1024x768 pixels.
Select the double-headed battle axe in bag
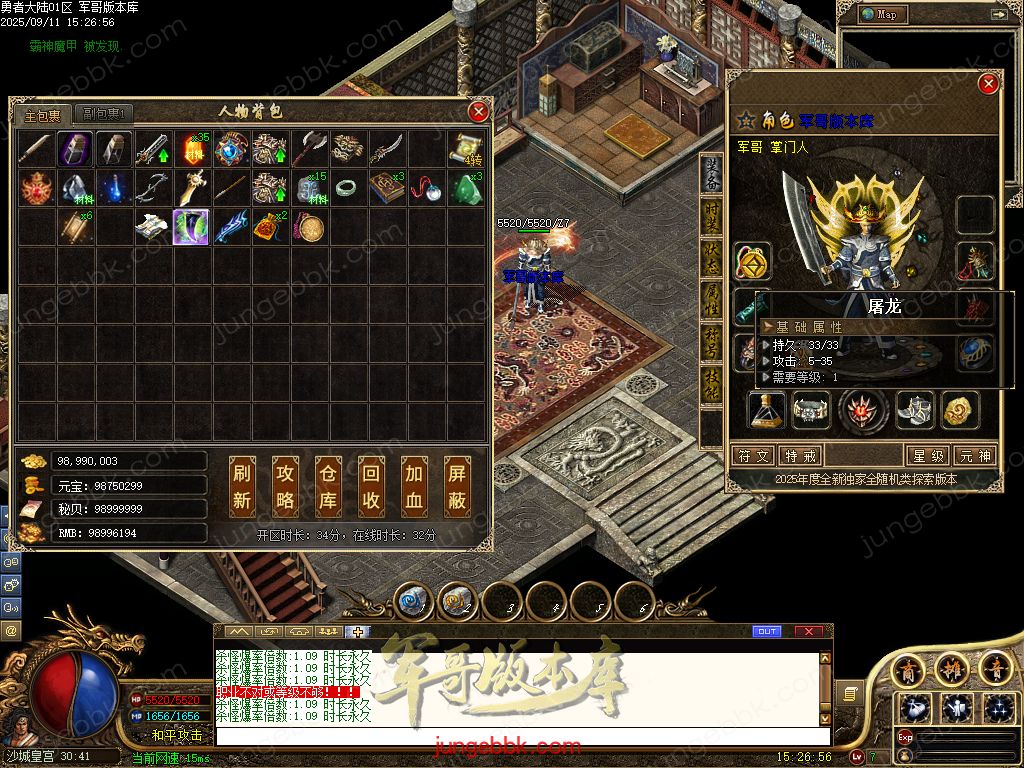pos(308,150)
